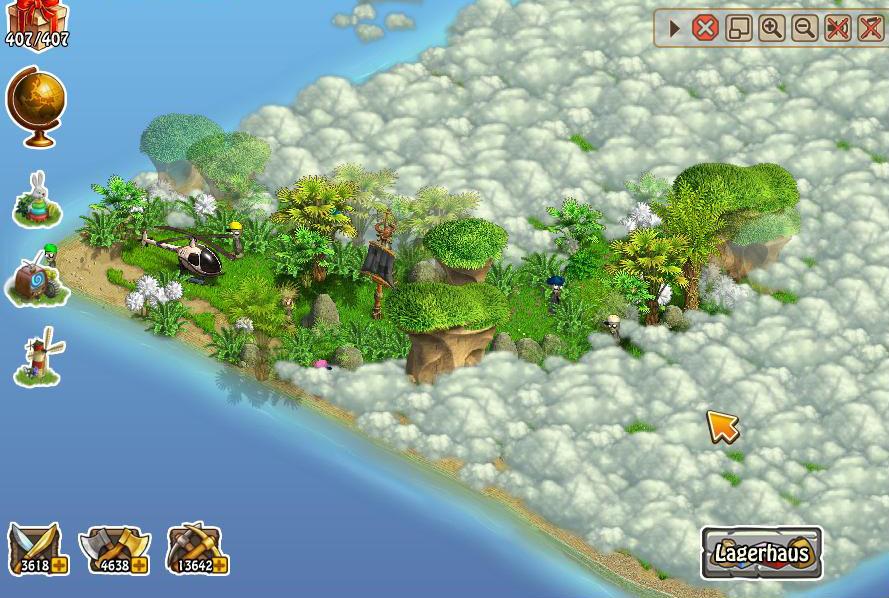Viewport: 889px width, 598px height.
Task: Open the golden globe world map
Action: (x=36, y=105)
